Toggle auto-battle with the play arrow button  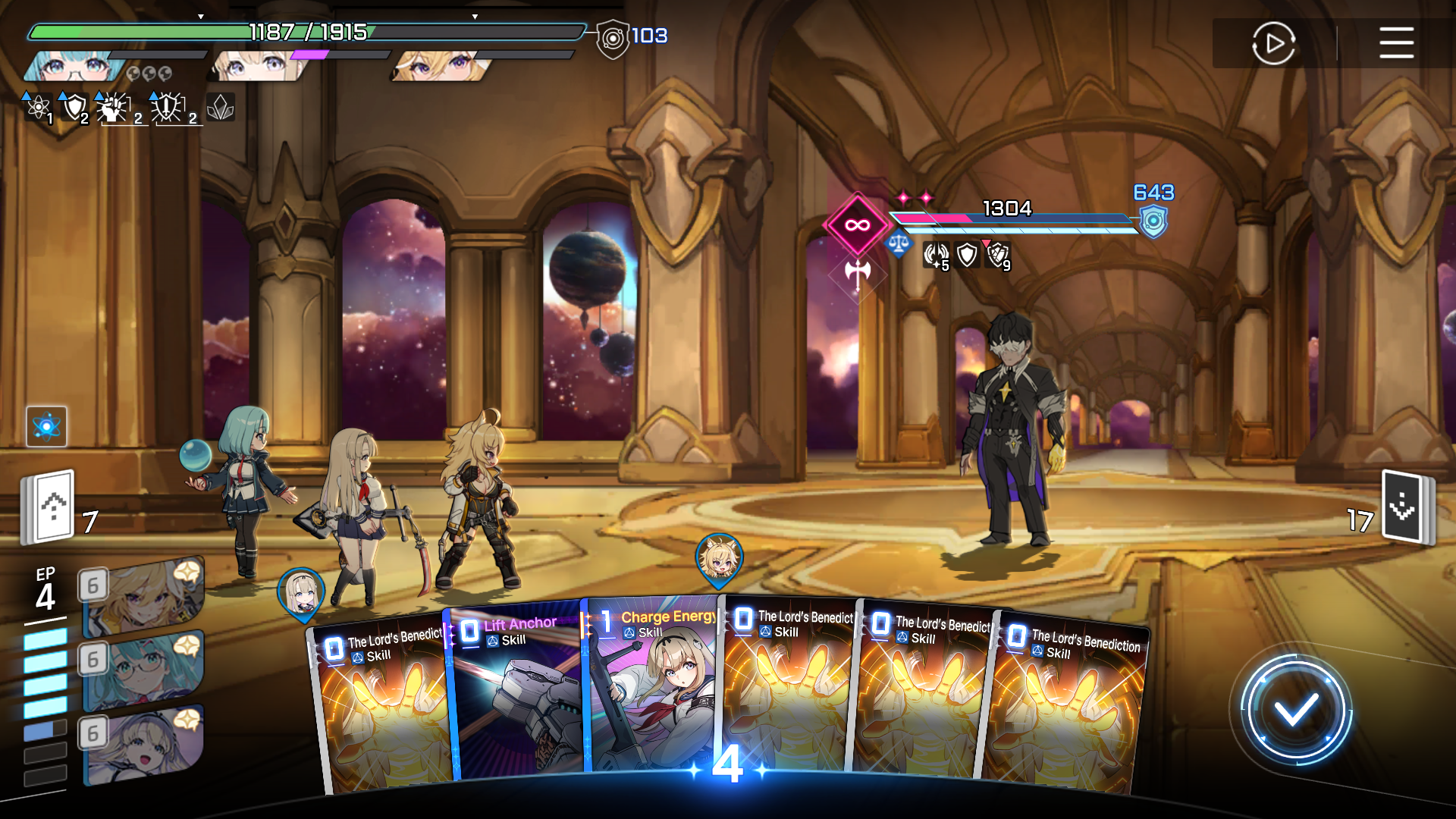click(x=1273, y=43)
